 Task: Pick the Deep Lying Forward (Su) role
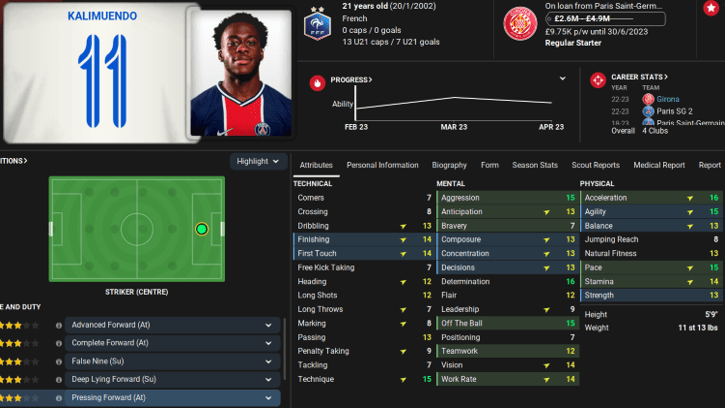168,380
